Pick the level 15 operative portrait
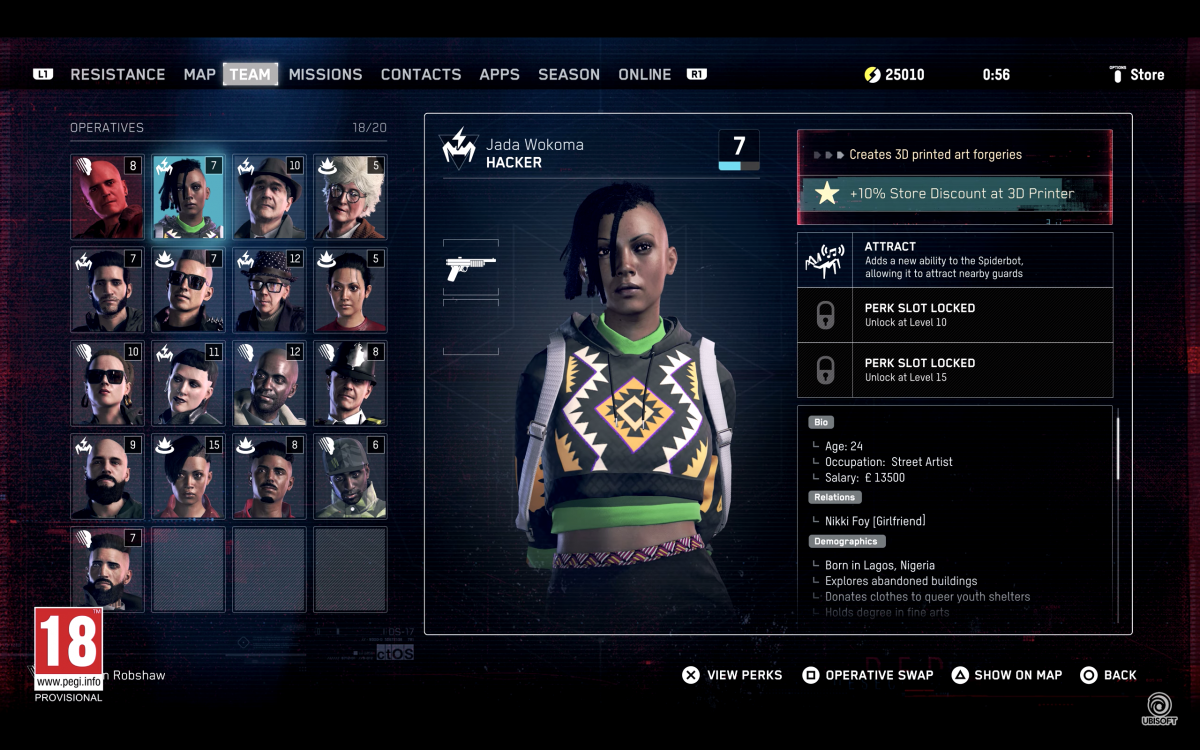The image size is (1200, 750). pyautogui.click(x=188, y=476)
